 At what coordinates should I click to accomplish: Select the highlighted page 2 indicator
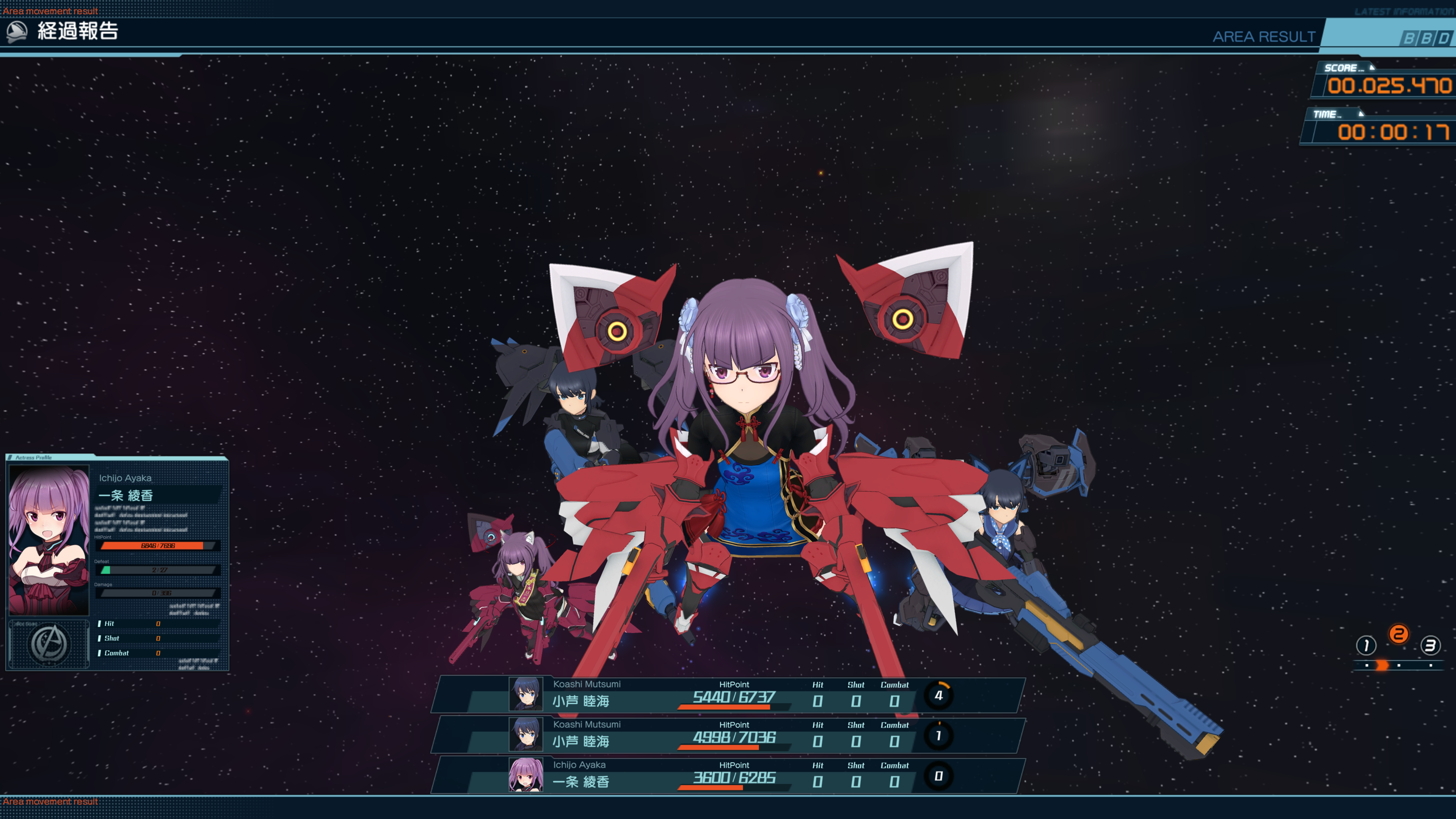(x=1398, y=634)
